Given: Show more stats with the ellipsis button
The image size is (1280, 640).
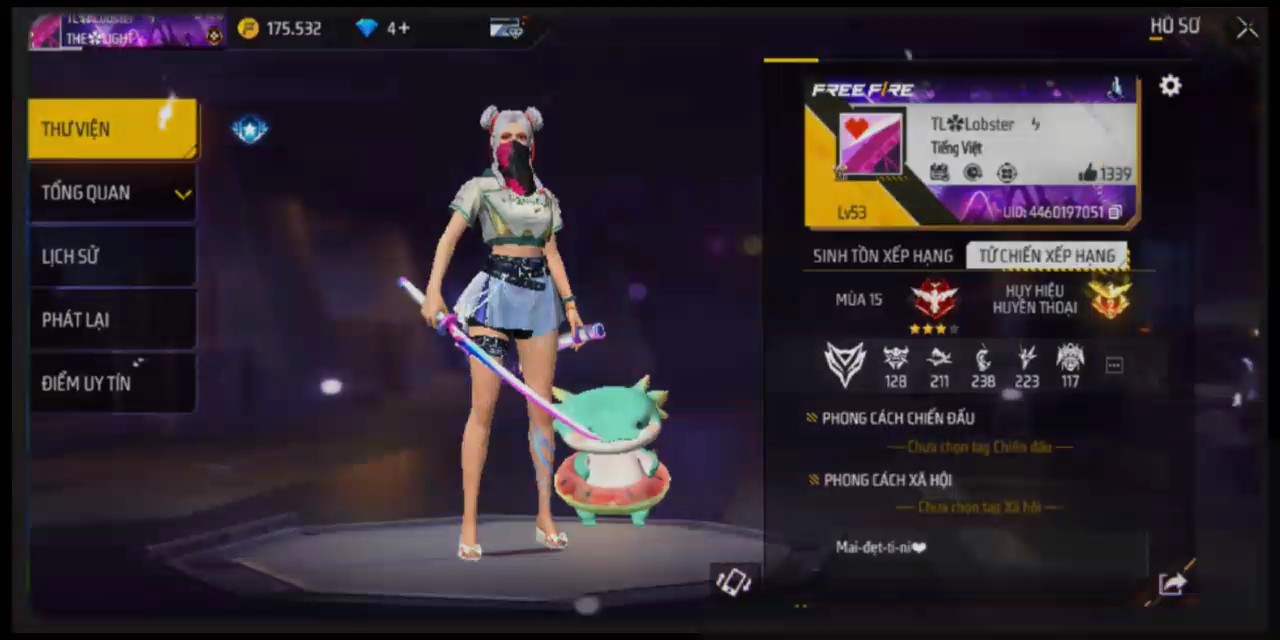Looking at the screenshot, I should [1114, 366].
